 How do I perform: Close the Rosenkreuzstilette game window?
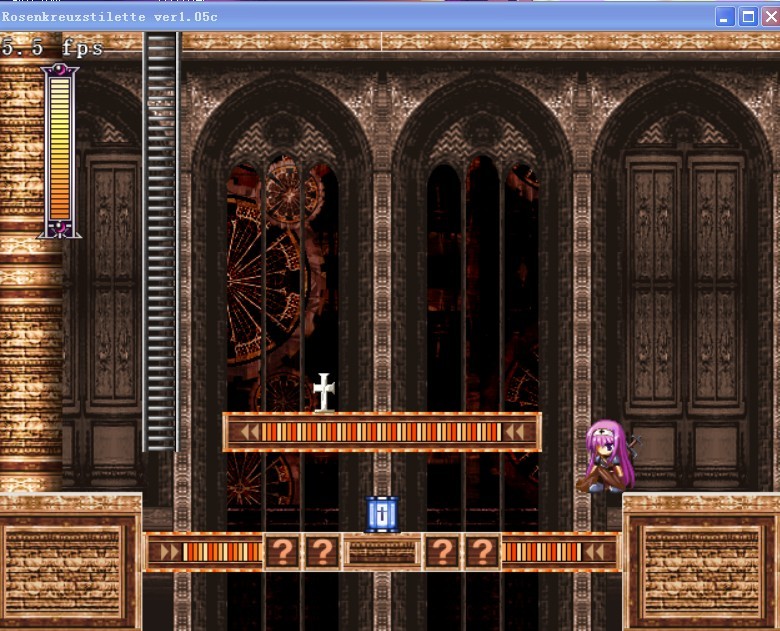769,17
